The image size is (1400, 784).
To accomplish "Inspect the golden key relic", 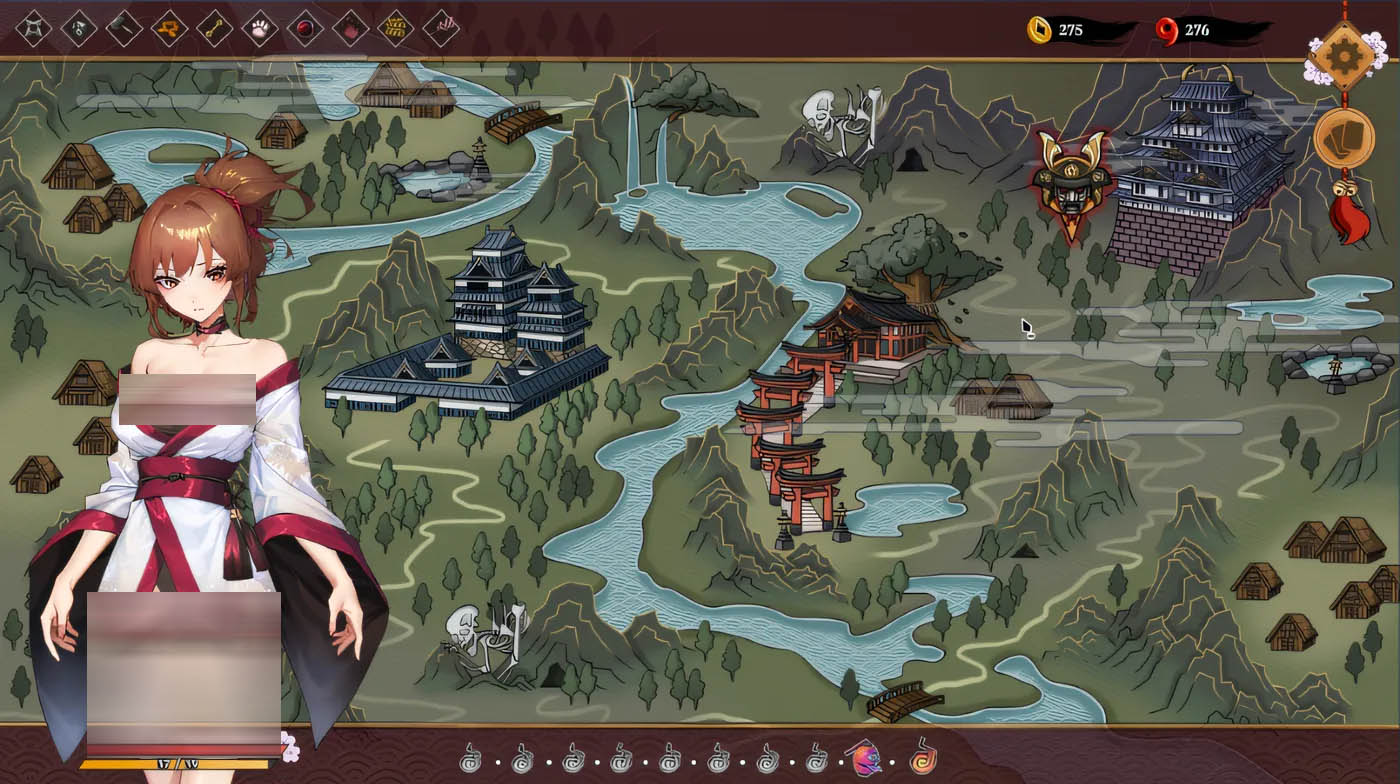I will pos(215,28).
